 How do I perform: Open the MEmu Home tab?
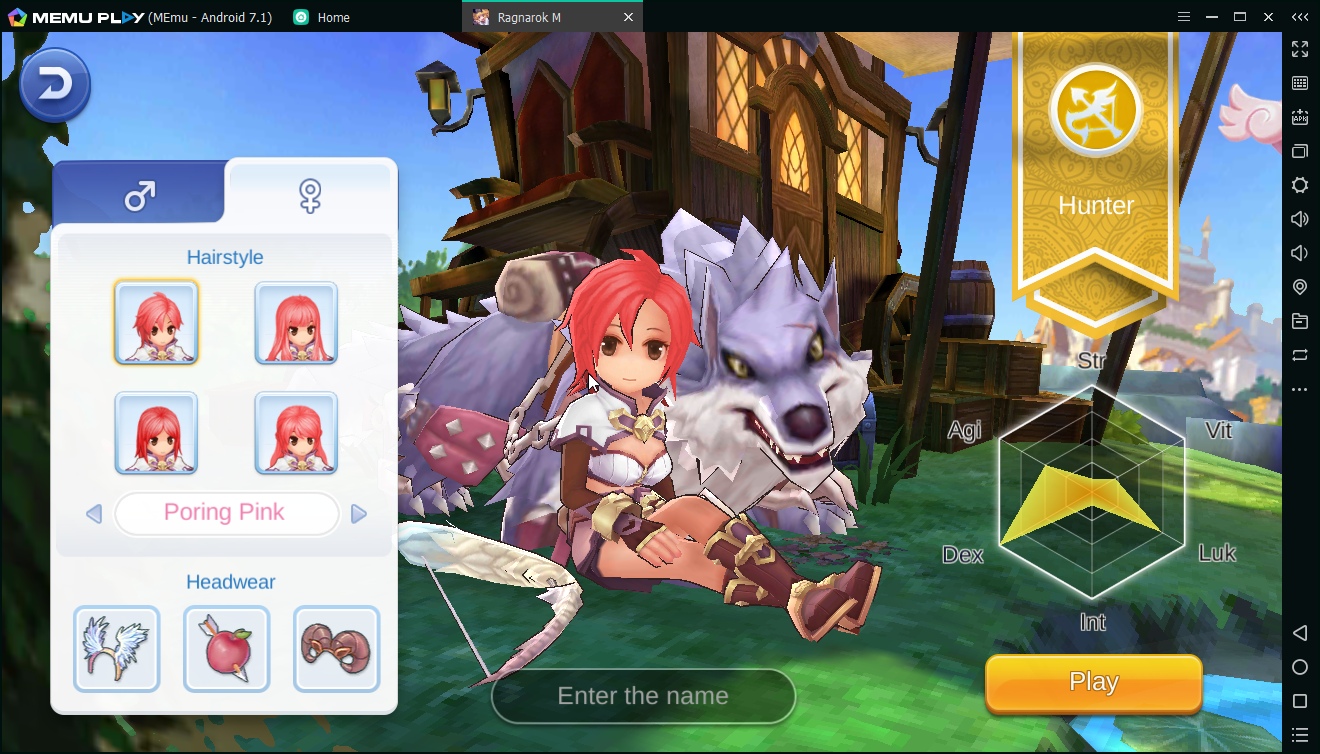point(322,17)
